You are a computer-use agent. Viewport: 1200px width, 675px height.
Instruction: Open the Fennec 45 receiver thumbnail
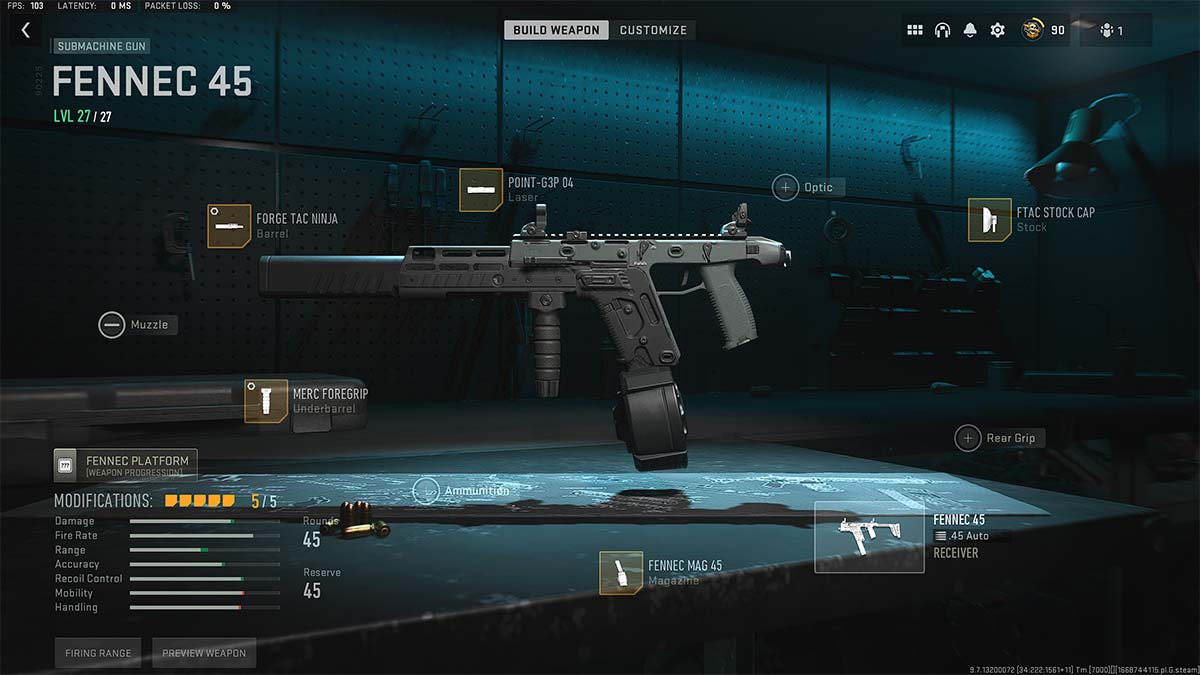pos(868,537)
